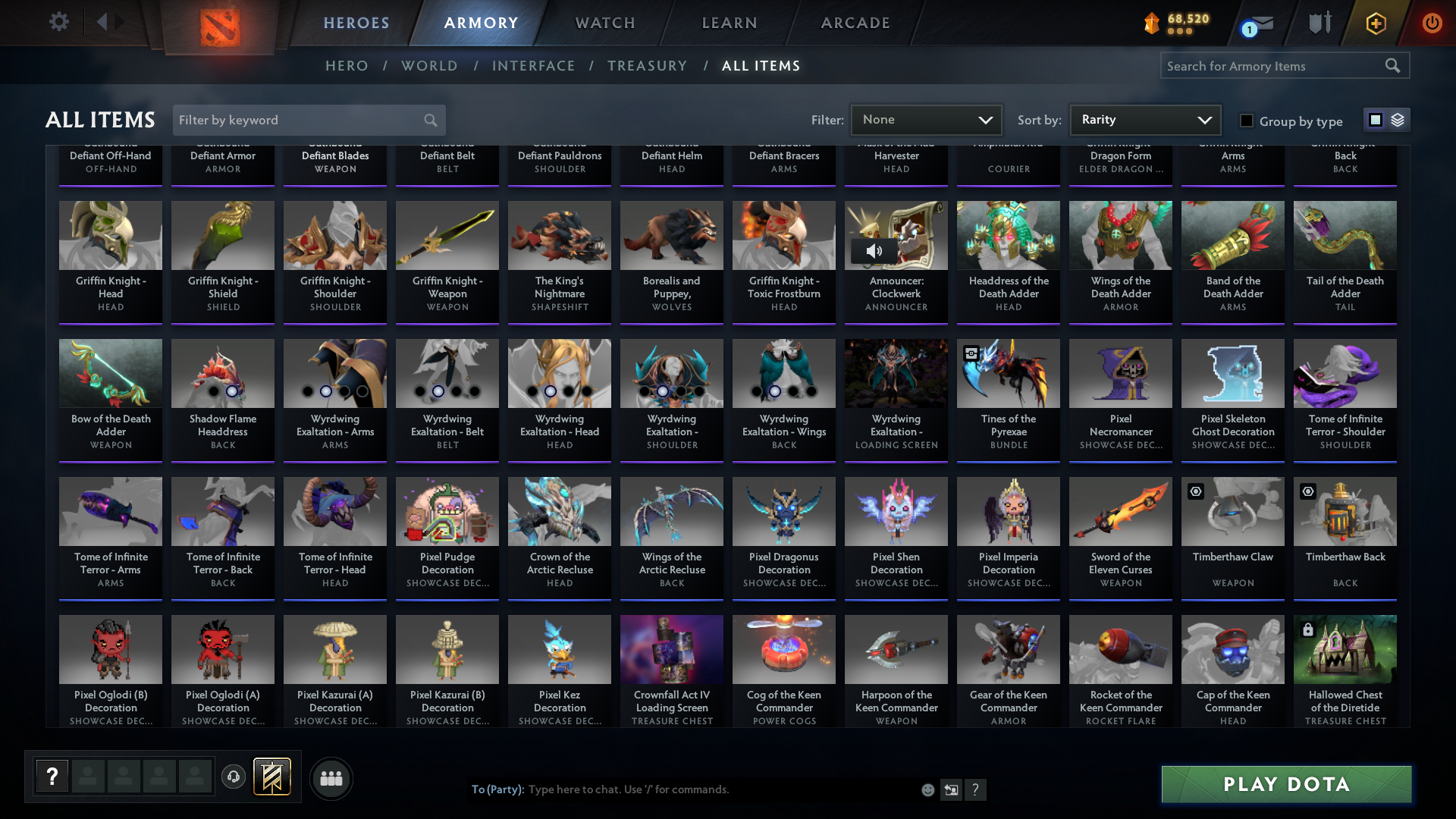Viewport: 1456px width, 819px height.
Task: Mute the Announcer: Clockwerk preview speaker
Action: click(x=876, y=250)
